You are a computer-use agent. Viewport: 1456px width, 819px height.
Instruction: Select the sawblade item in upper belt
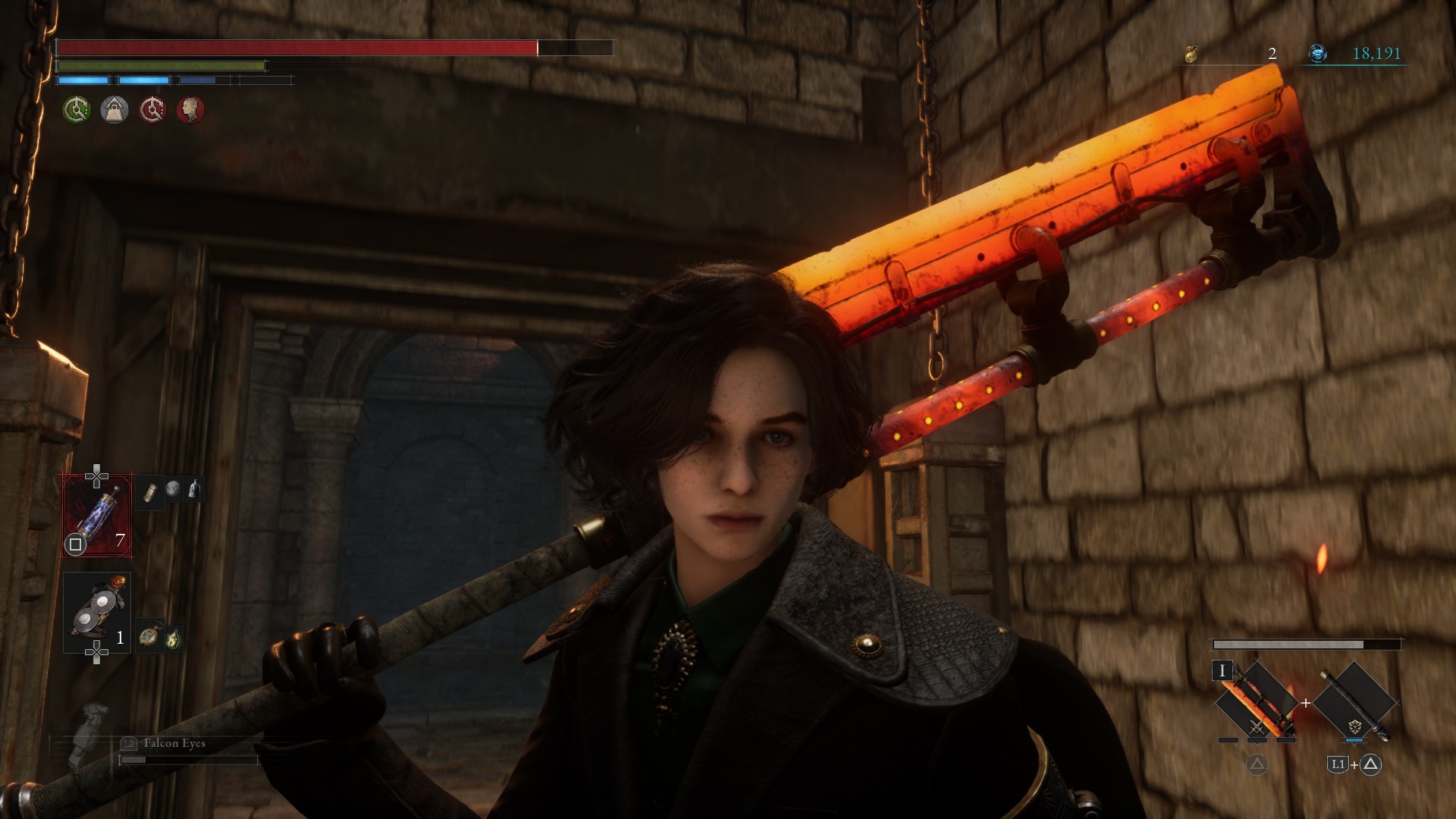(173, 489)
